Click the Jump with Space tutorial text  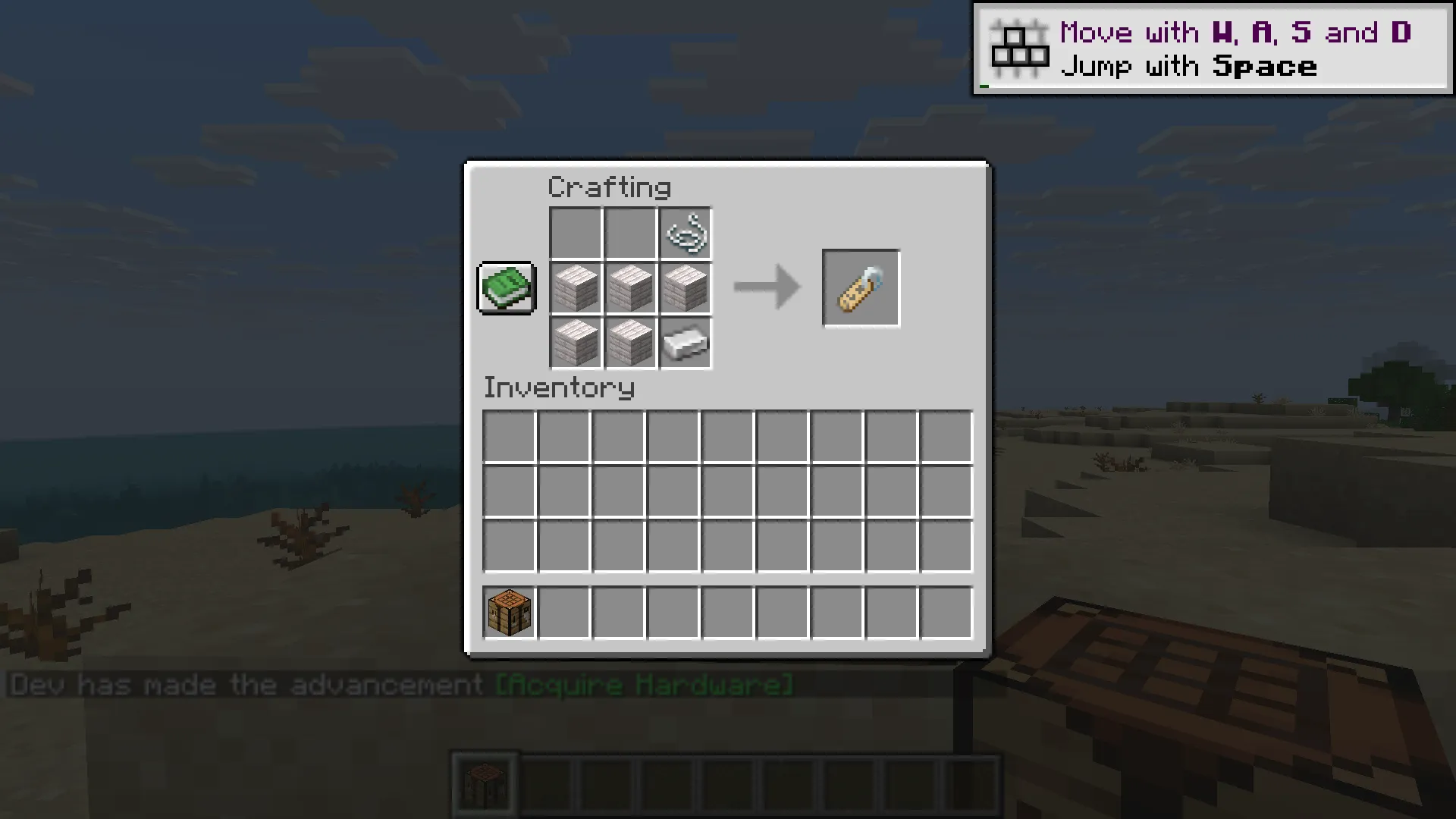pos(1191,66)
